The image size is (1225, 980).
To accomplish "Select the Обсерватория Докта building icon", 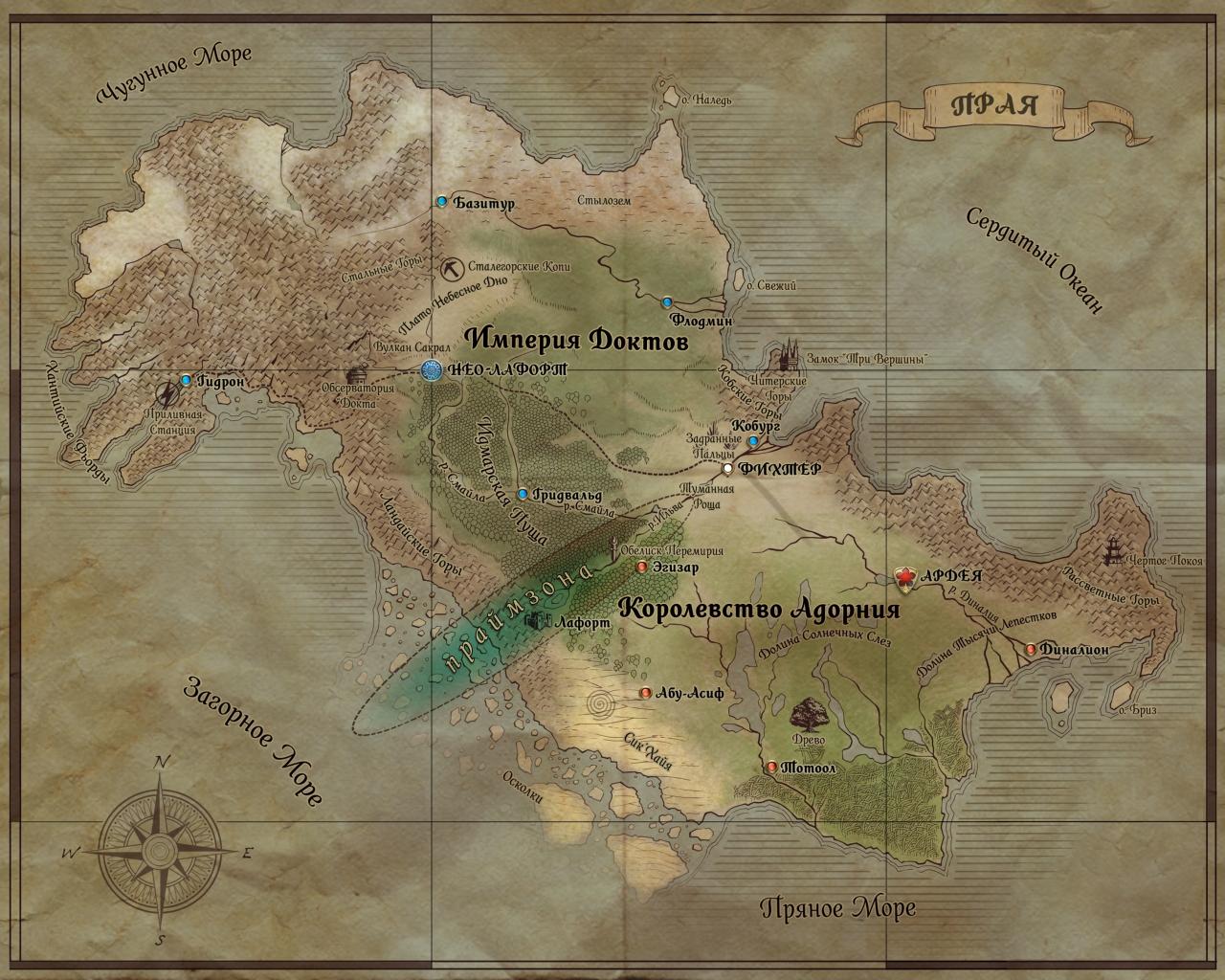I will [359, 377].
